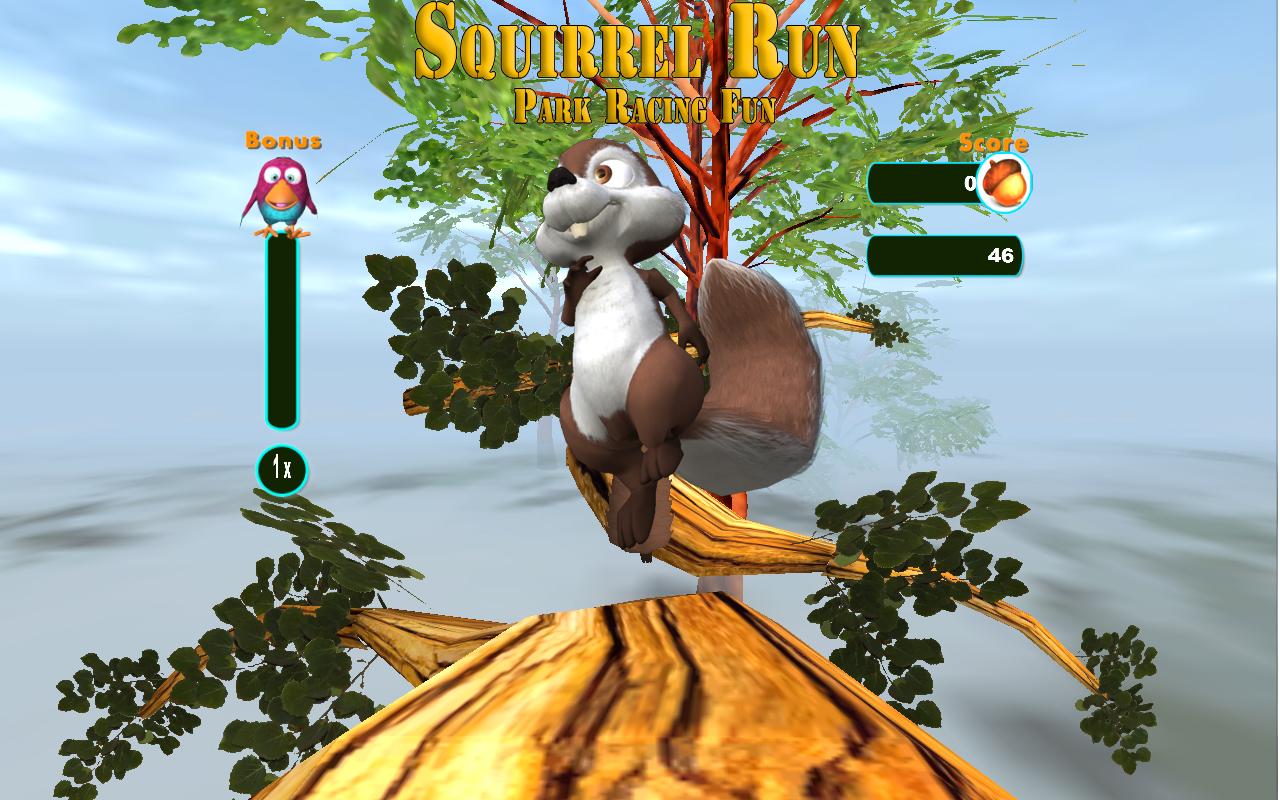Click the Park Racing Fun subtitle
The image size is (1280, 800).
pos(645,103)
